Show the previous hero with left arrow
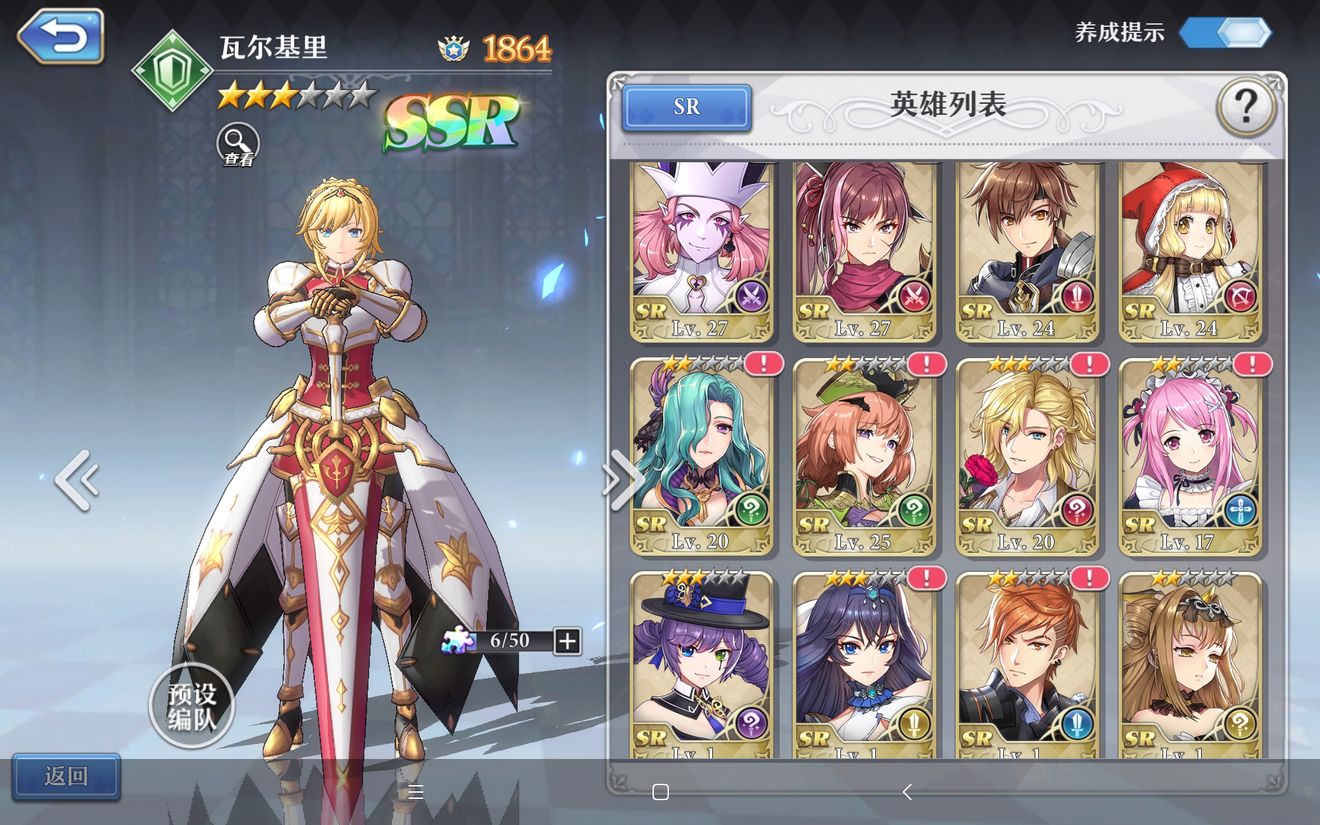 tap(76, 480)
